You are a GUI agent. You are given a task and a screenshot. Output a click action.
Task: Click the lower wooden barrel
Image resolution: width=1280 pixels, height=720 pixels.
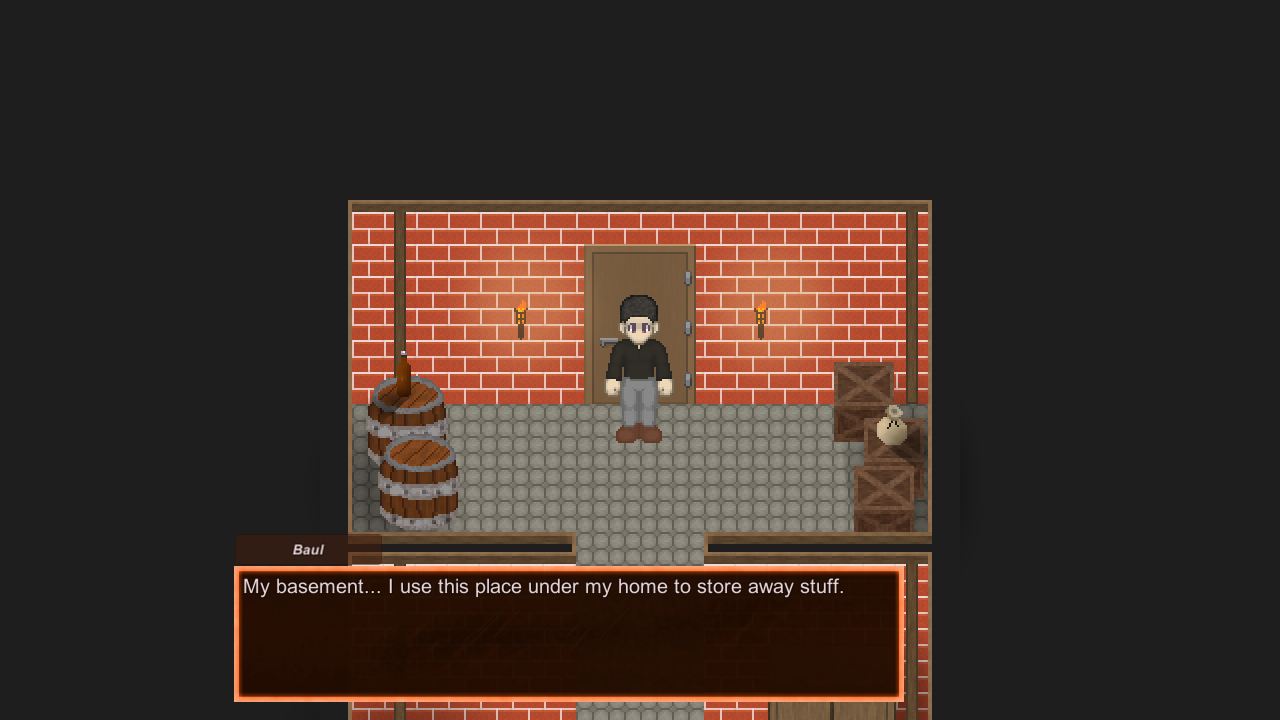point(420,480)
